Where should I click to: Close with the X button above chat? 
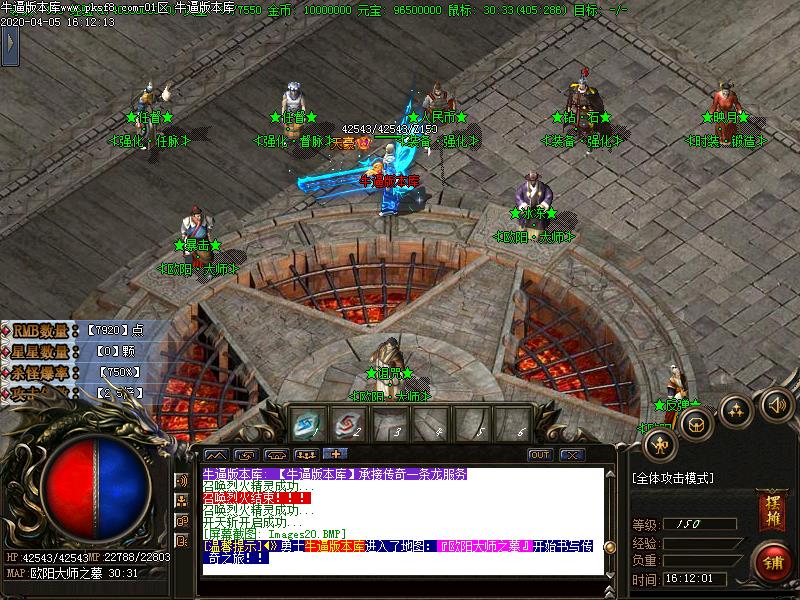571,455
